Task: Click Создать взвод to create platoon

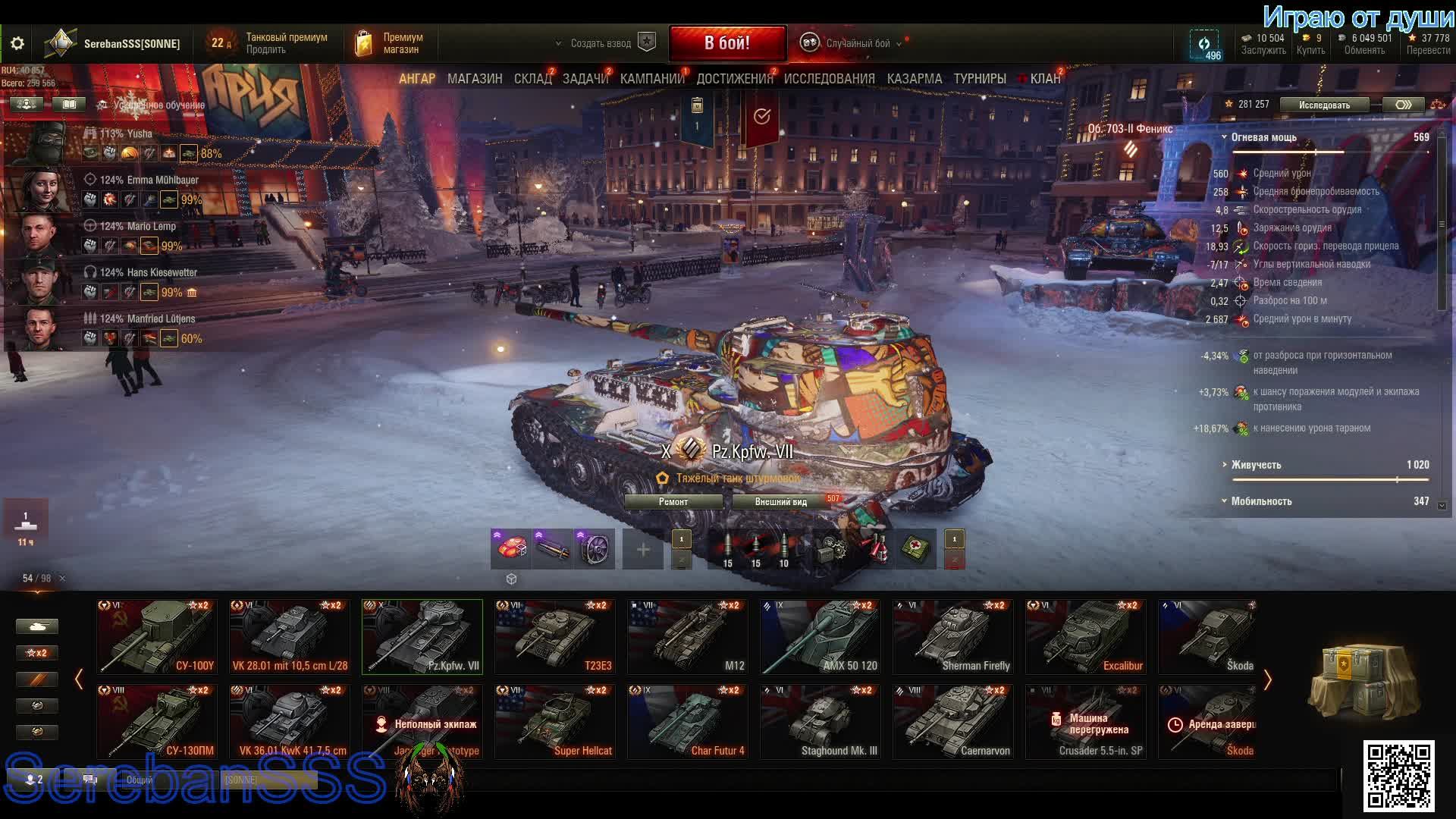Action: pyautogui.click(x=601, y=43)
